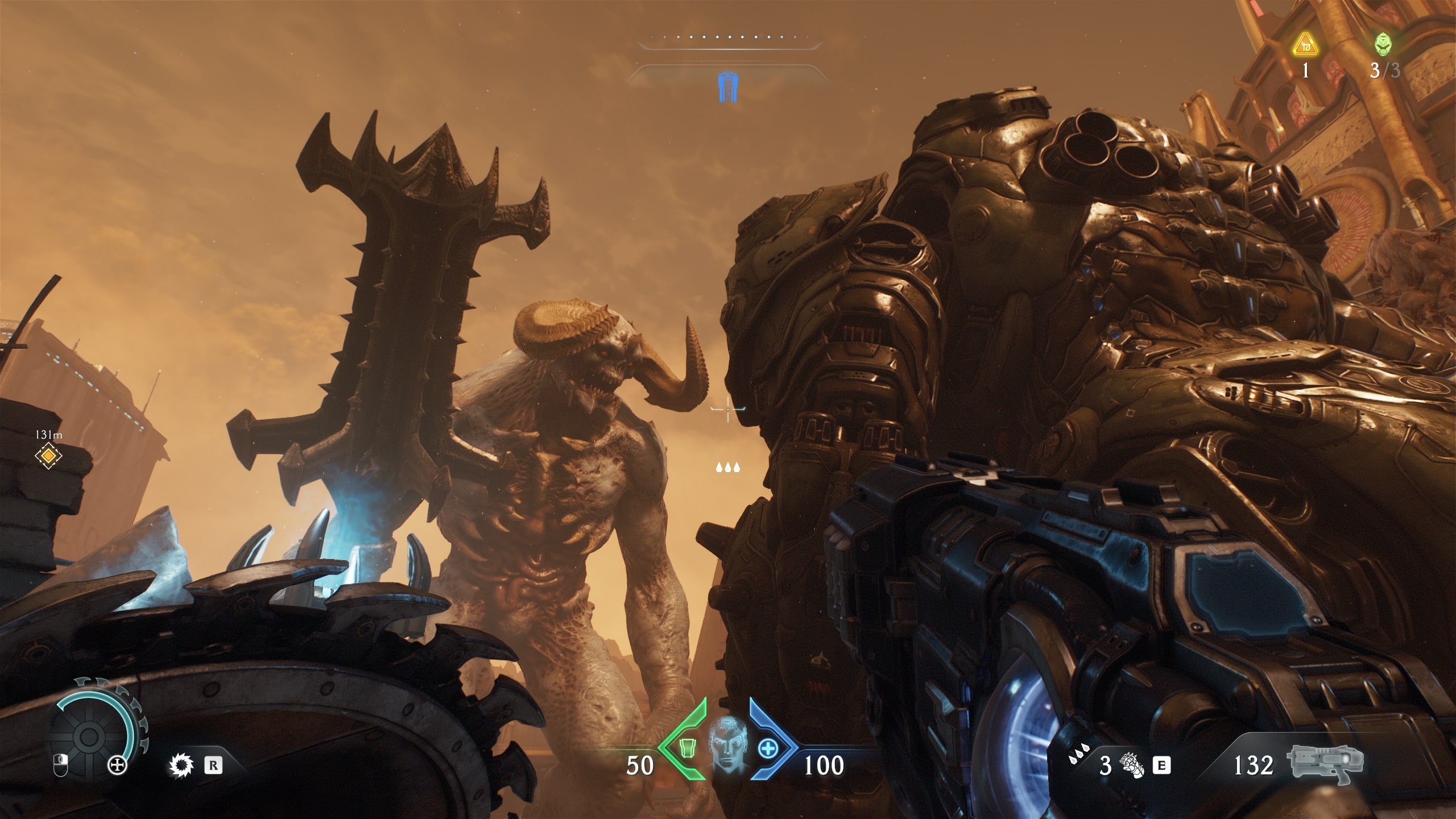Select the spiked shield rune icon
The height and width of the screenshot is (819, 1456).
click(x=181, y=765)
